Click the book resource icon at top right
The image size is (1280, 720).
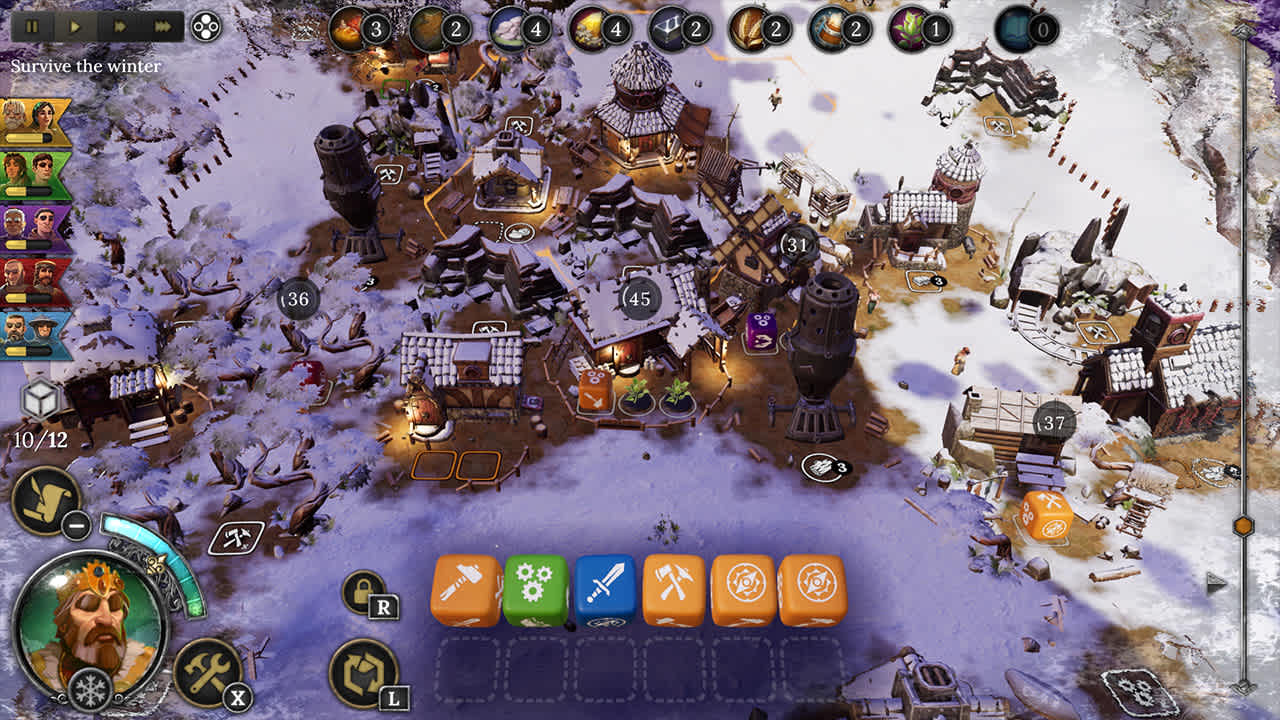coord(1012,29)
